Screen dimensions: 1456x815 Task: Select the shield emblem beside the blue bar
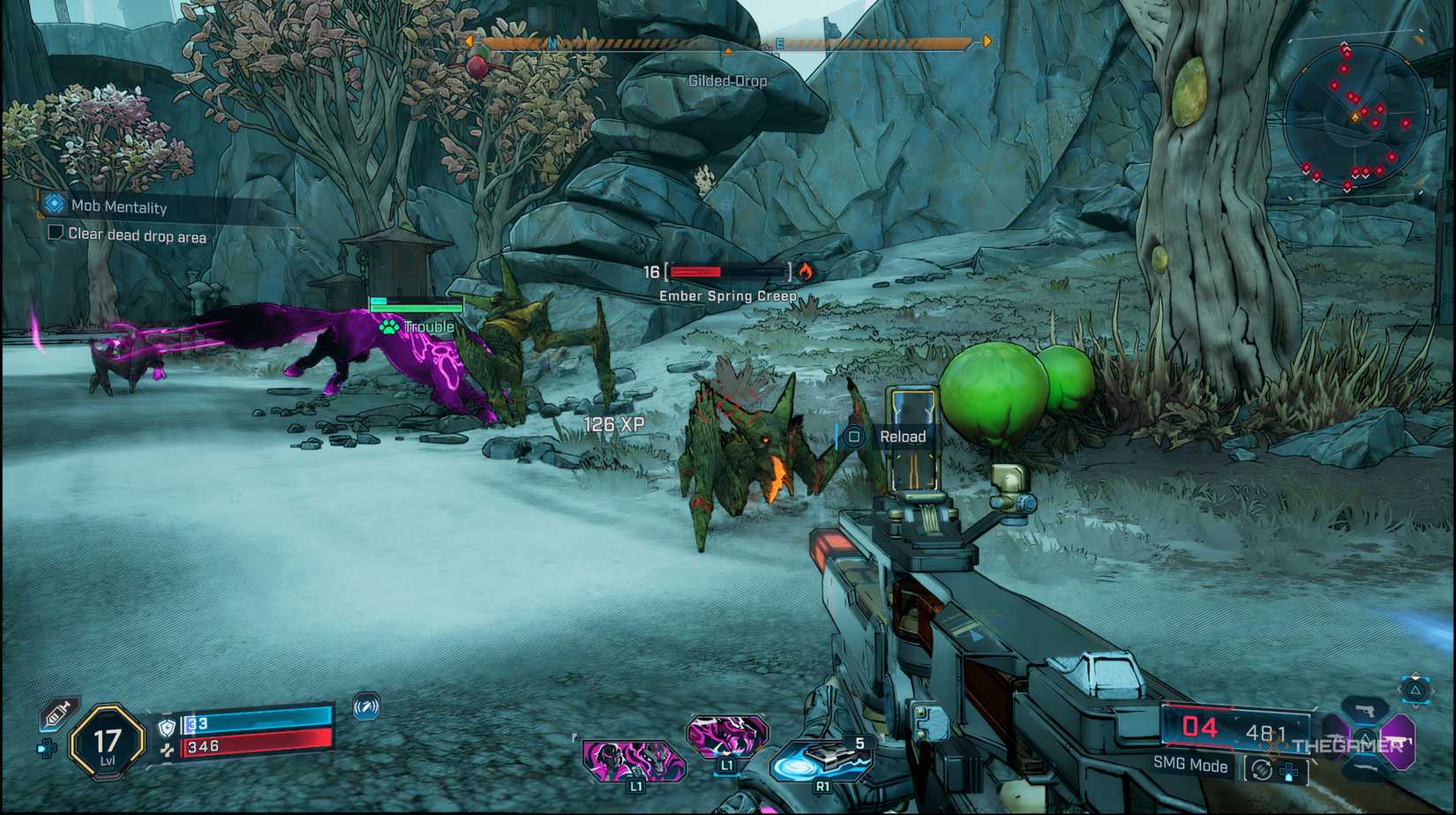167,727
